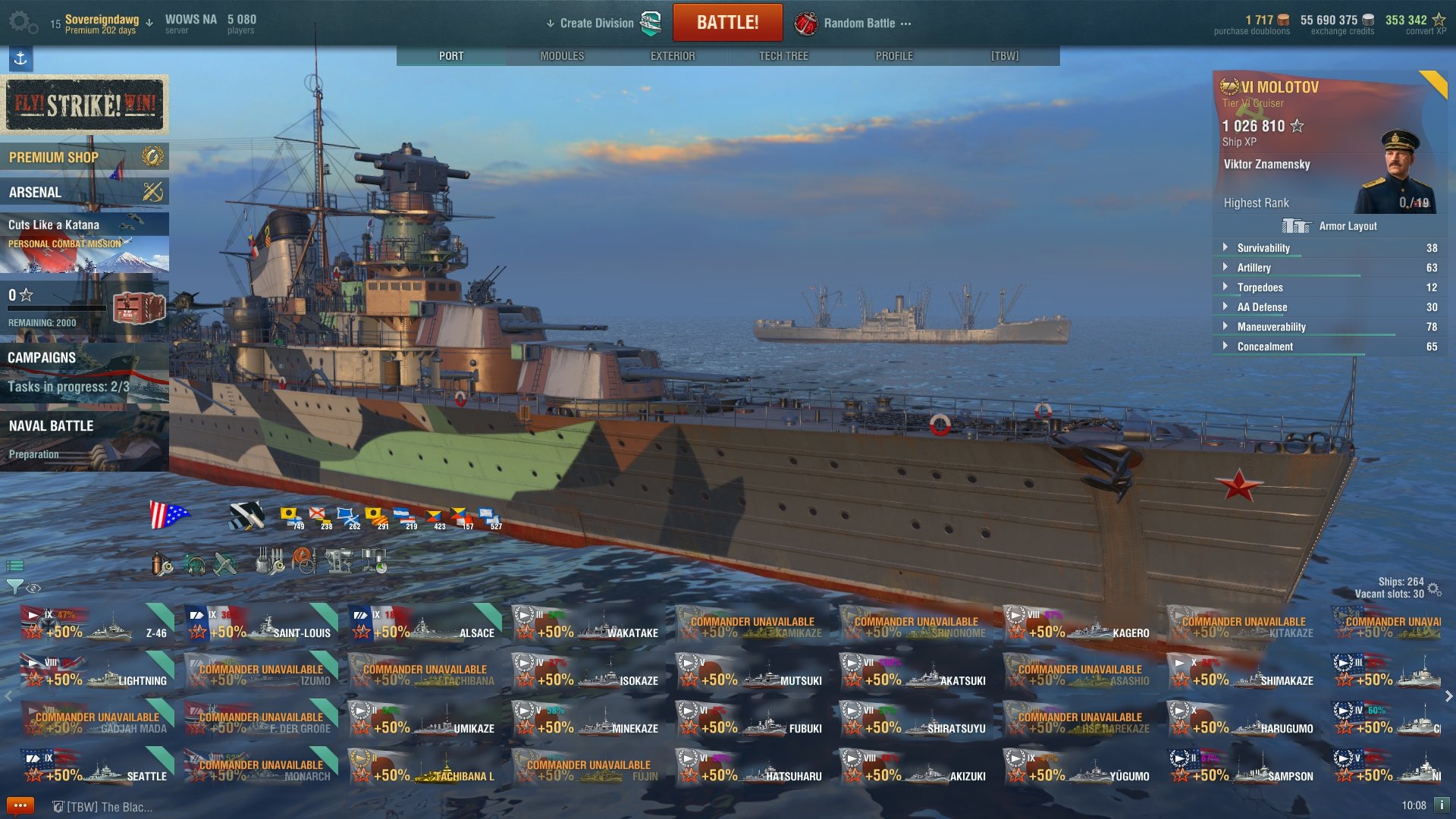Open the Campaigns panel
This screenshot has height=819, width=1456.
(x=84, y=372)
